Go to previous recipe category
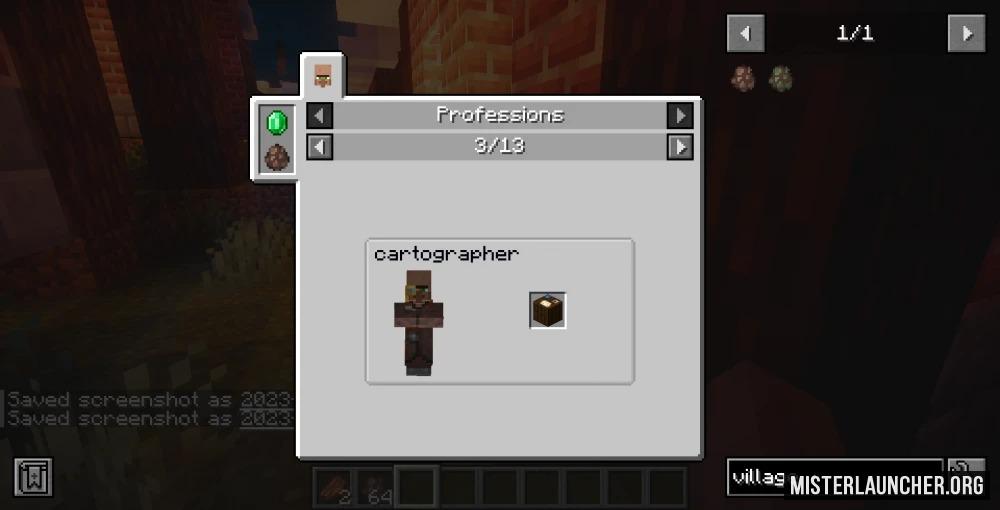Viewport: 1000px width, 510px height. (319, 115)
